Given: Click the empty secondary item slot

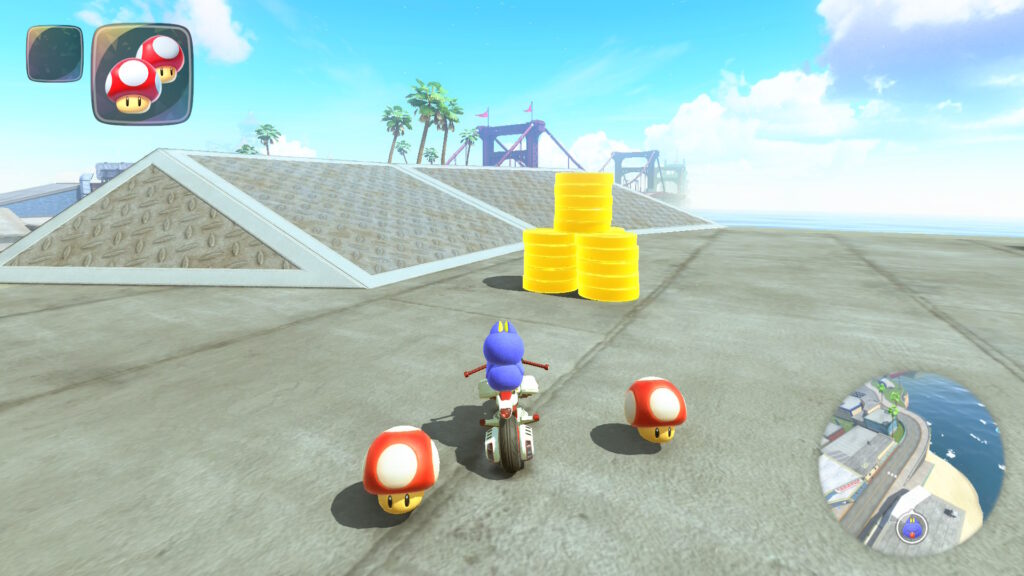Looking at the screenshot, I should pos(55,54).
